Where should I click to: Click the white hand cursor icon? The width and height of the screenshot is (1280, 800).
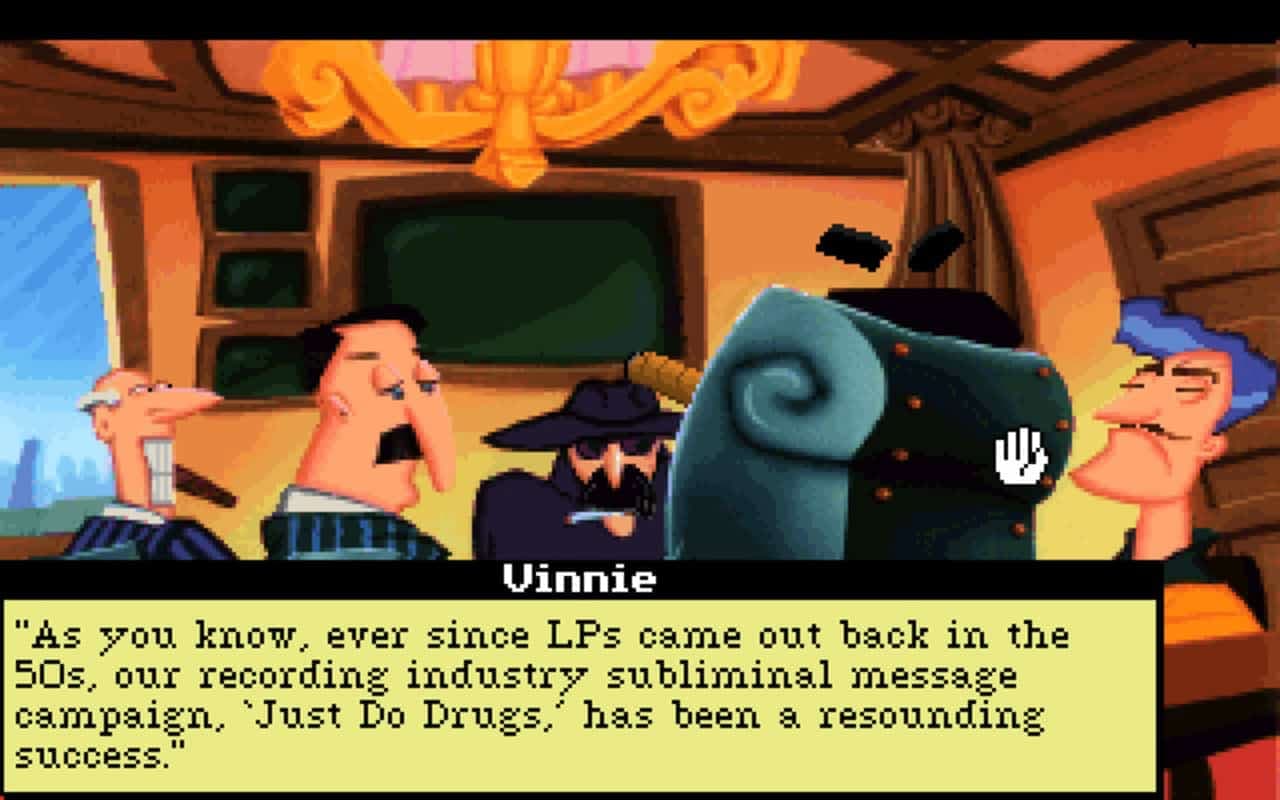click(x=1017, y=456)
